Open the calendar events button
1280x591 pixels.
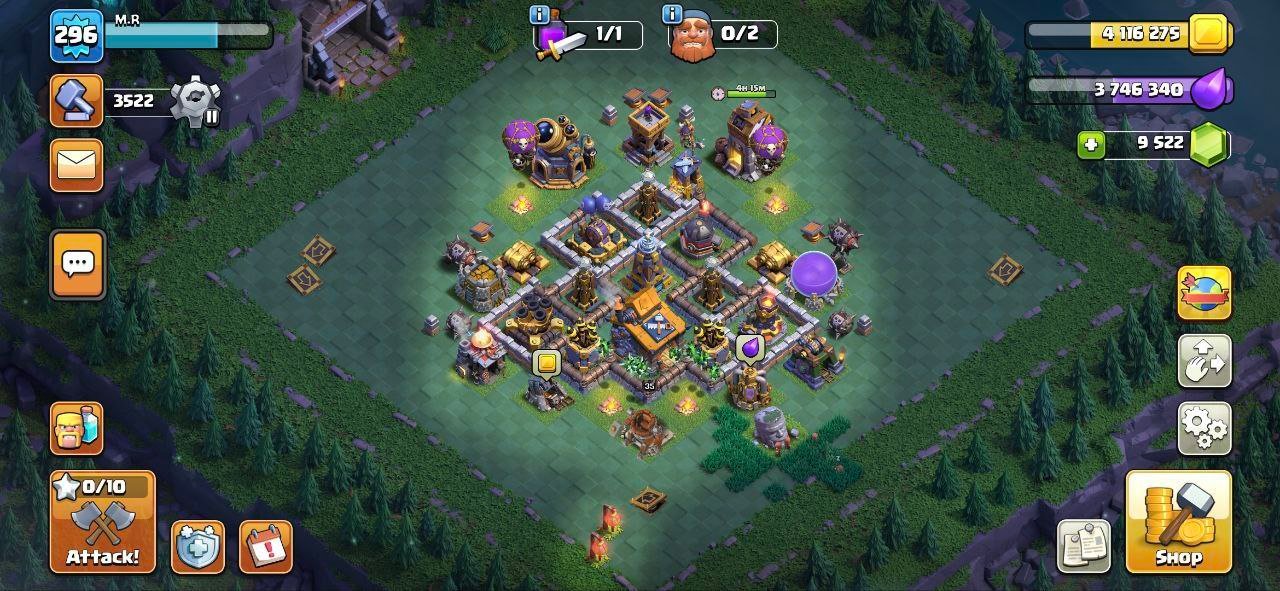coord(265,547)
